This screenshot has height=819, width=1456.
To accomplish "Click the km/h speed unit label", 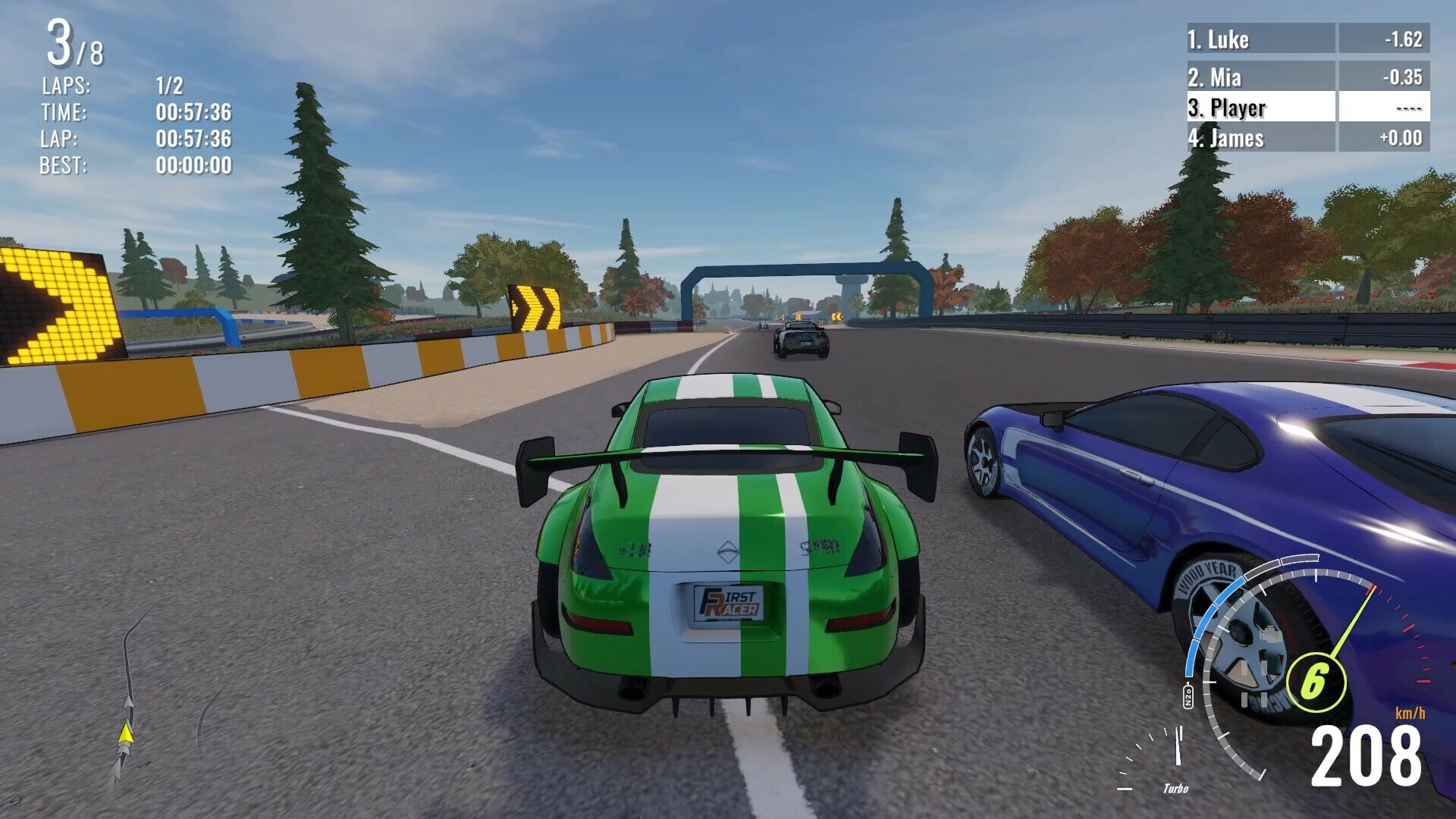I will (1411, 713).
